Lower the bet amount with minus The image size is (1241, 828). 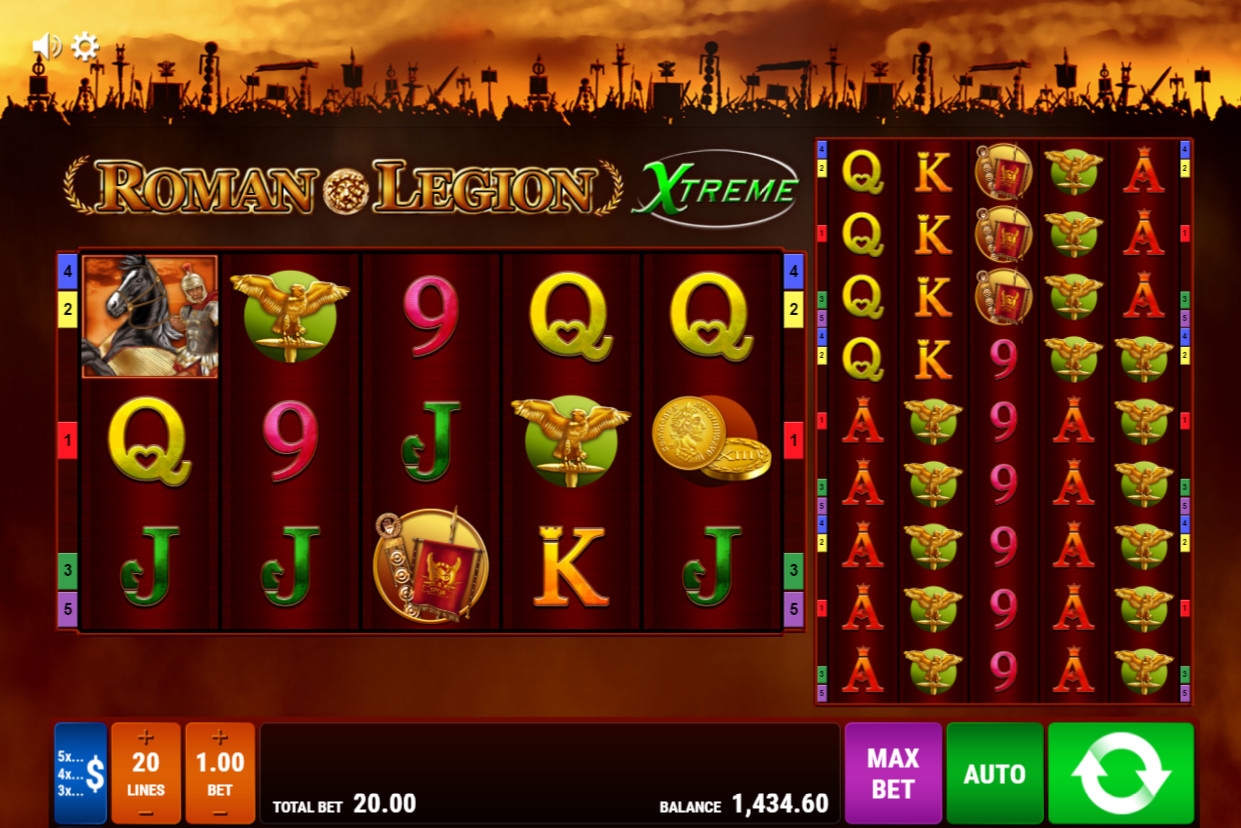pyautogui.click(x=220, y=811)
